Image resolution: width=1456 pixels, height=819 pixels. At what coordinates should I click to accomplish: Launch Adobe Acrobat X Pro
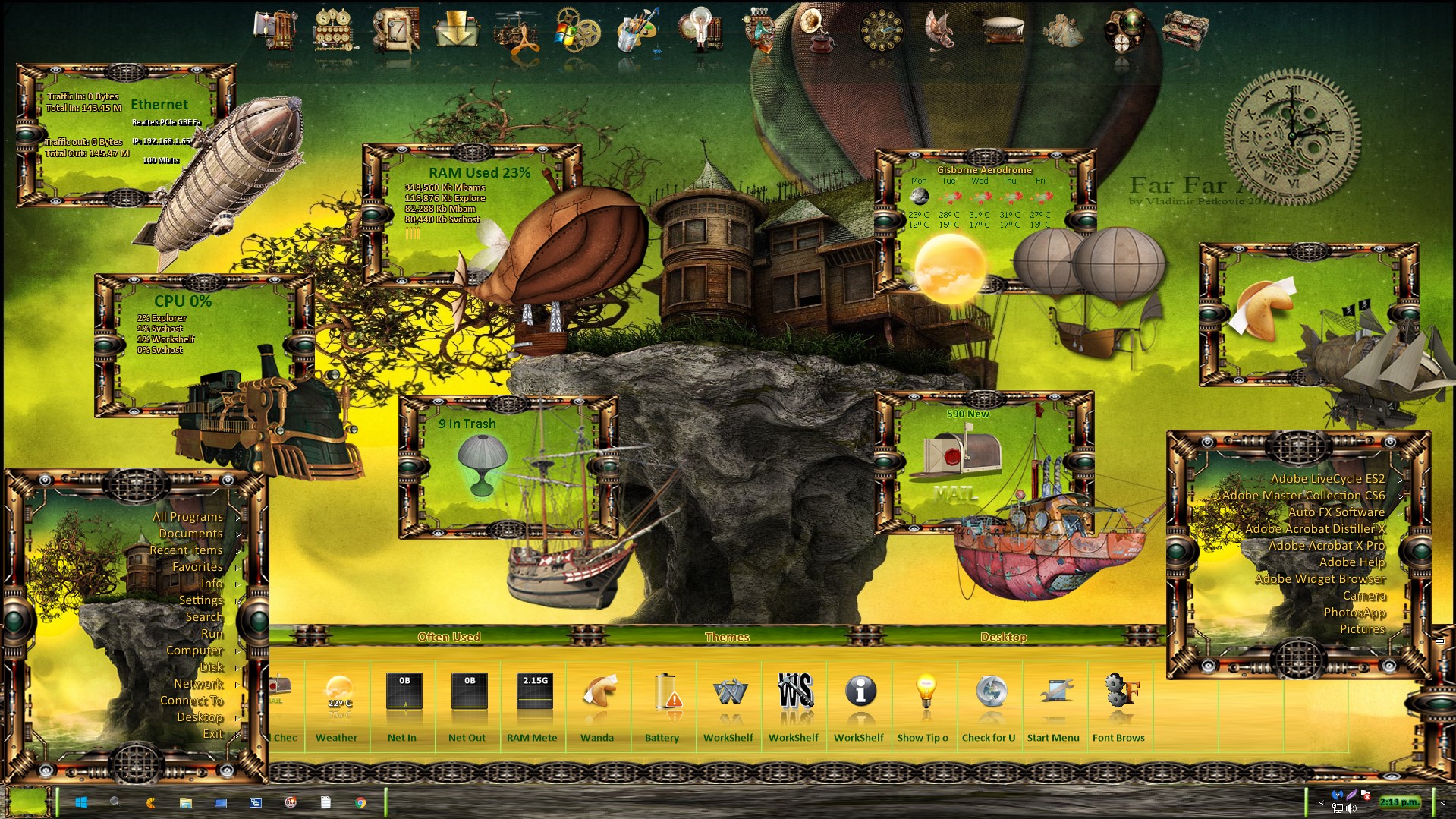pos(1326,546)
